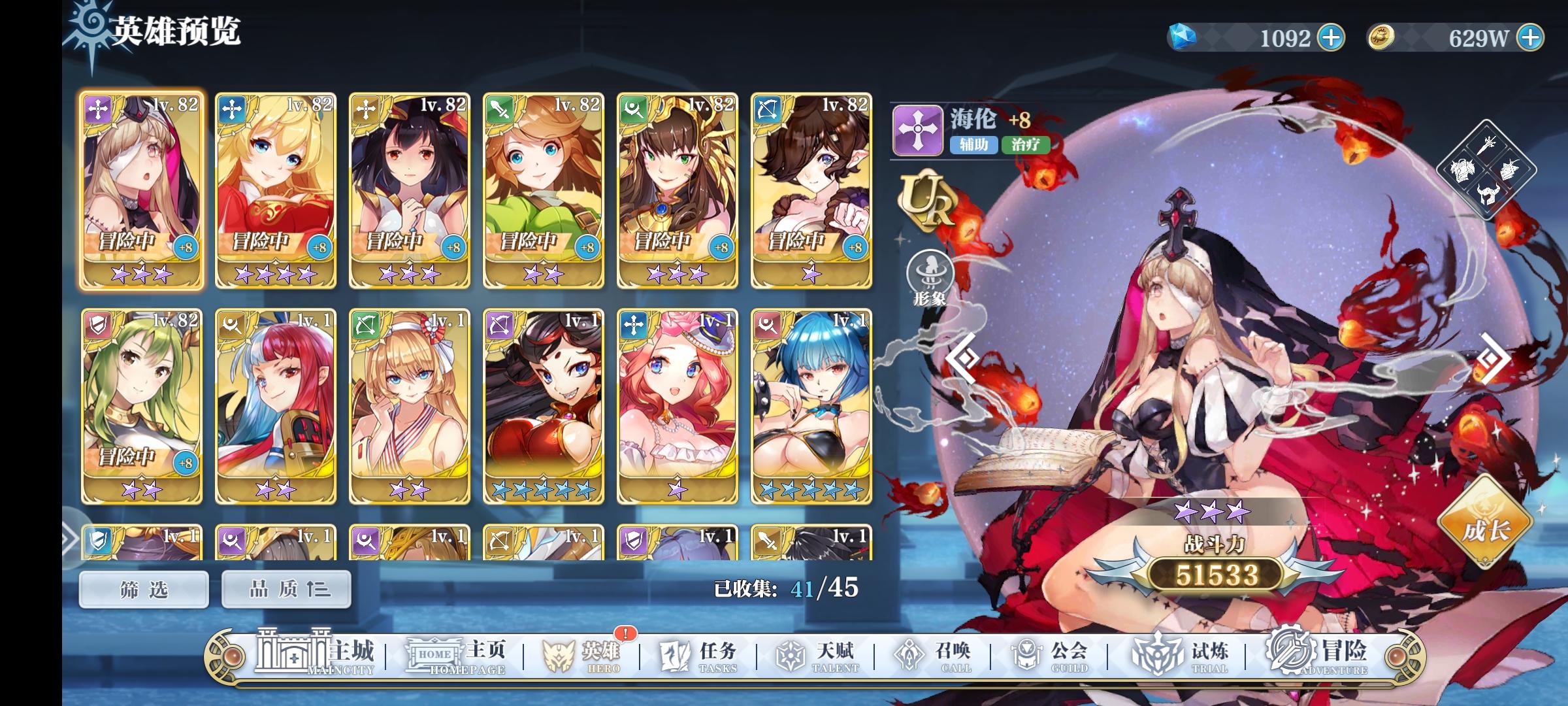This screenshot has height=706, width=1568.
Task: Click the armor equipment slot
Action: click(1462, 170)
